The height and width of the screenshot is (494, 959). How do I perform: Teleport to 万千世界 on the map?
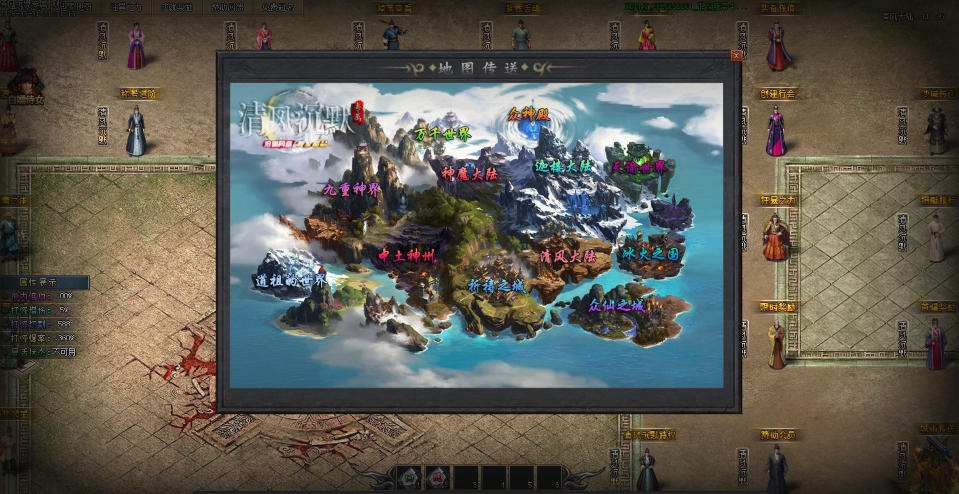443,134
